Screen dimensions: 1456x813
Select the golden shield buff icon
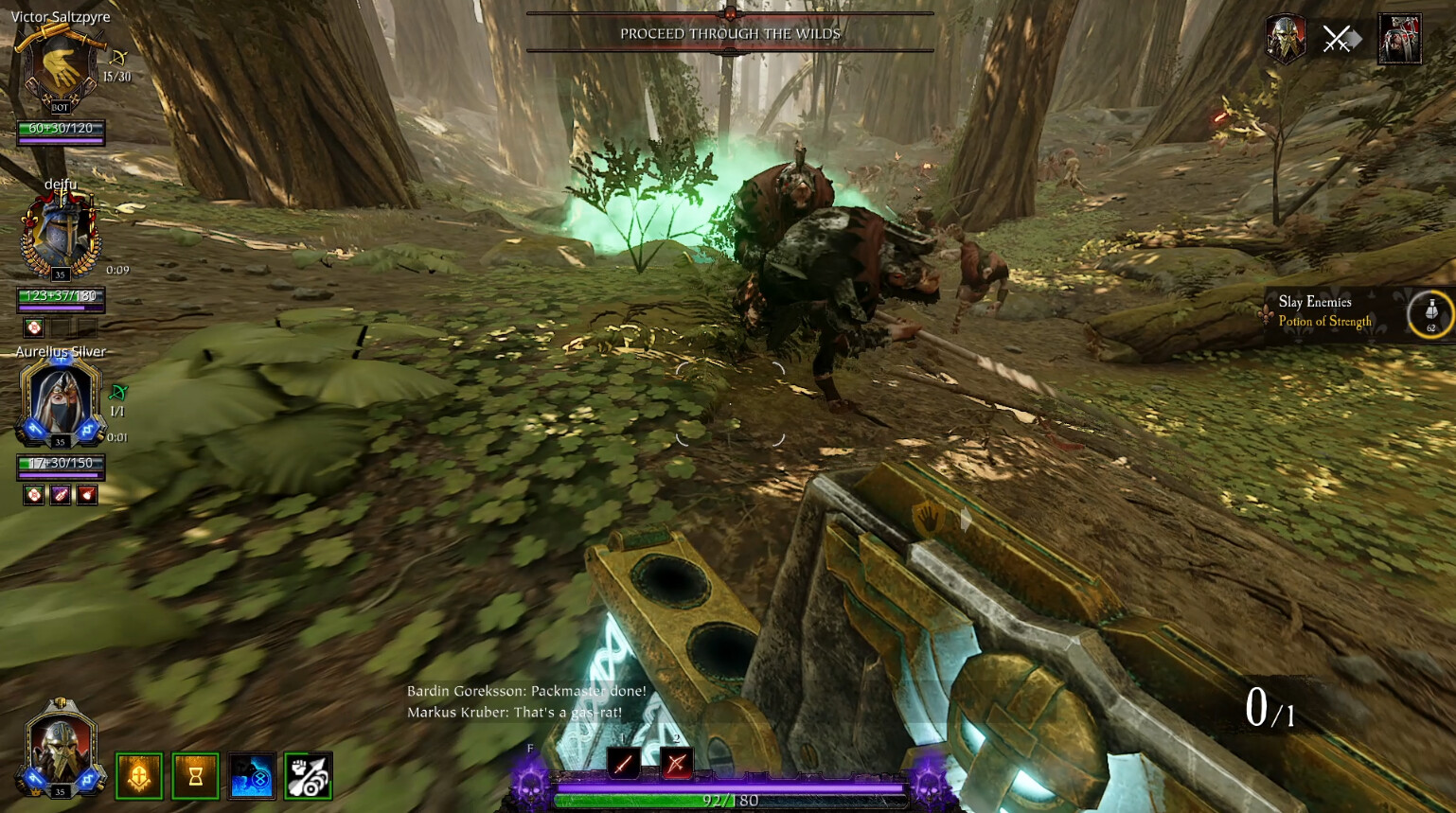tap(139, 776)
